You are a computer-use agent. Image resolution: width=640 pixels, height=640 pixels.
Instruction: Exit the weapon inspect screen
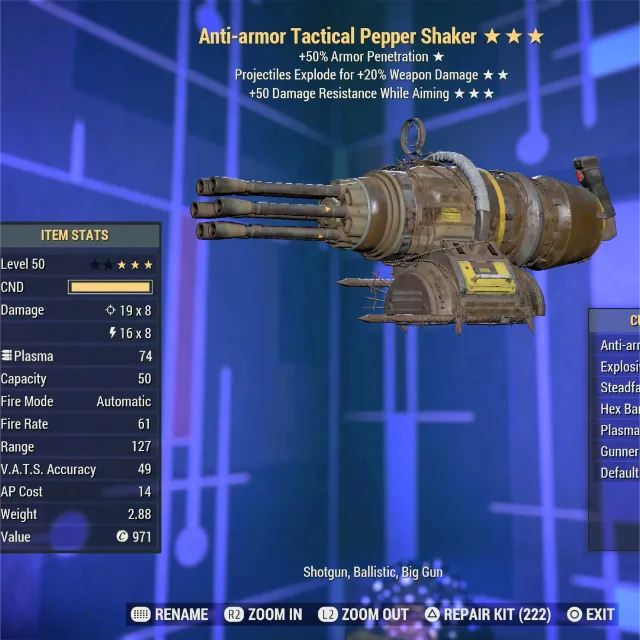point(591,614)
